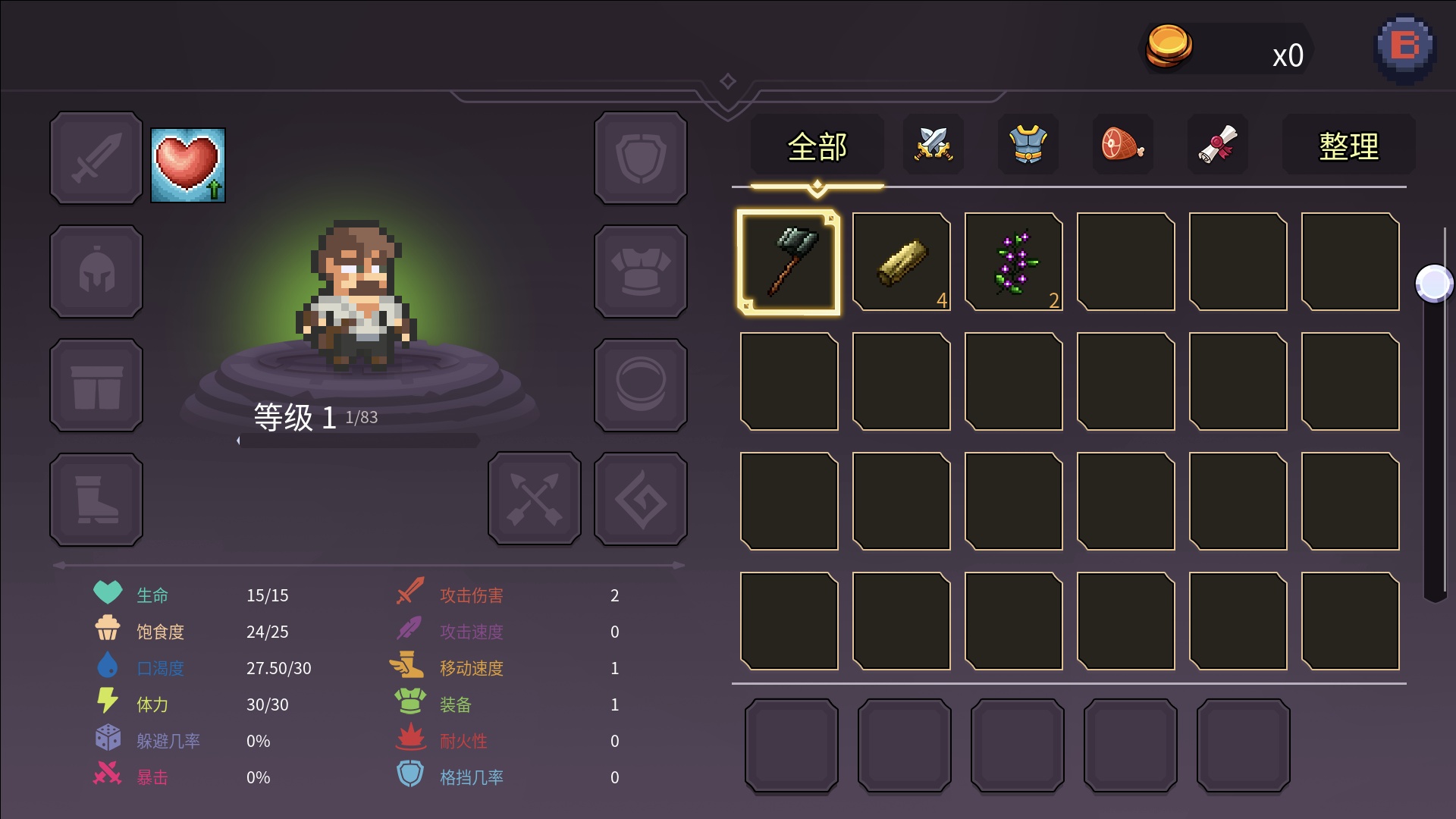Image resolution: width=1456 pixels, height=819 pixels.
Task: Select the purple berries stack
Action: 1013,262
